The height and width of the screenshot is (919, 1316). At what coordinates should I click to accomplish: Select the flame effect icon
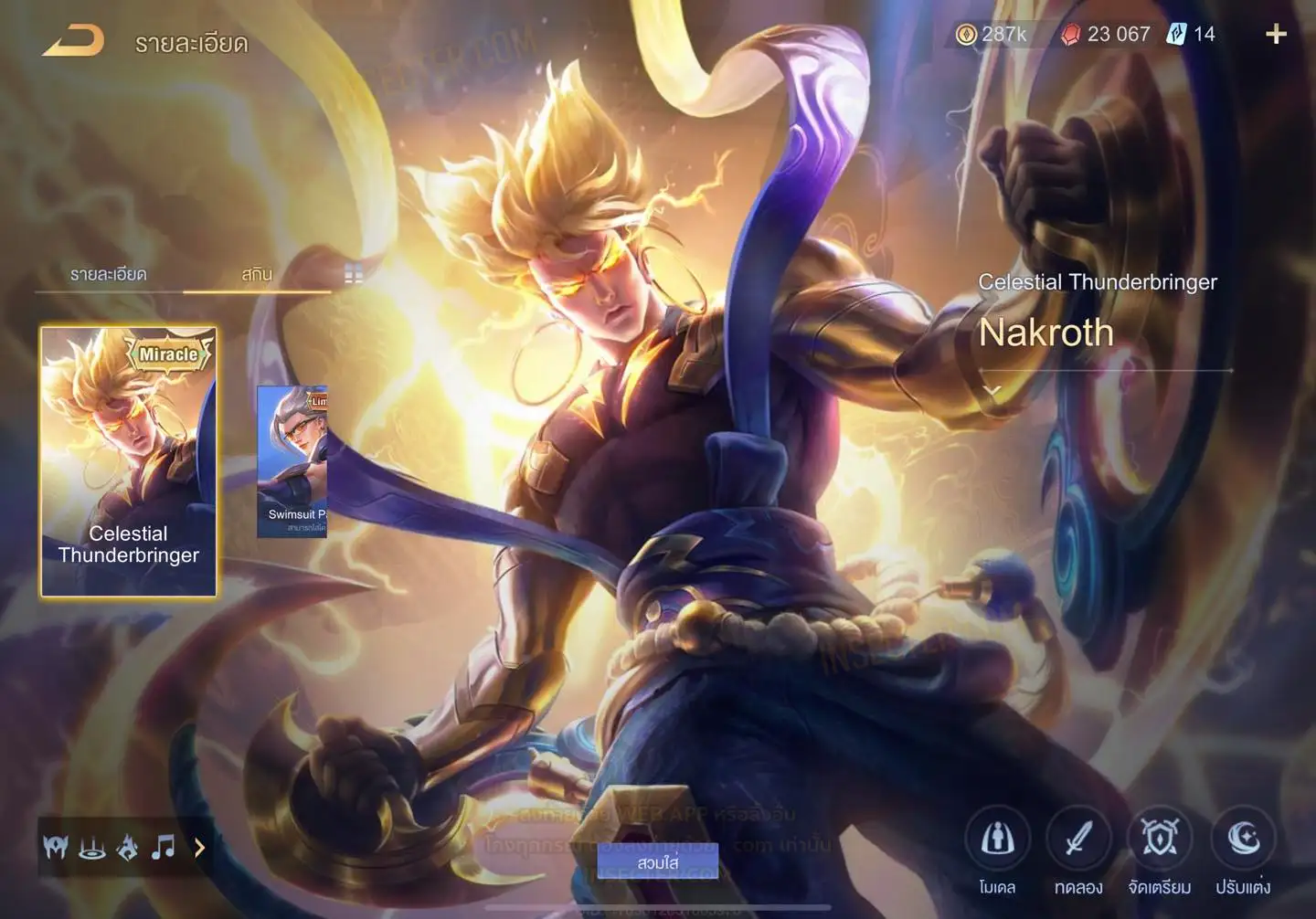point(128,848)
